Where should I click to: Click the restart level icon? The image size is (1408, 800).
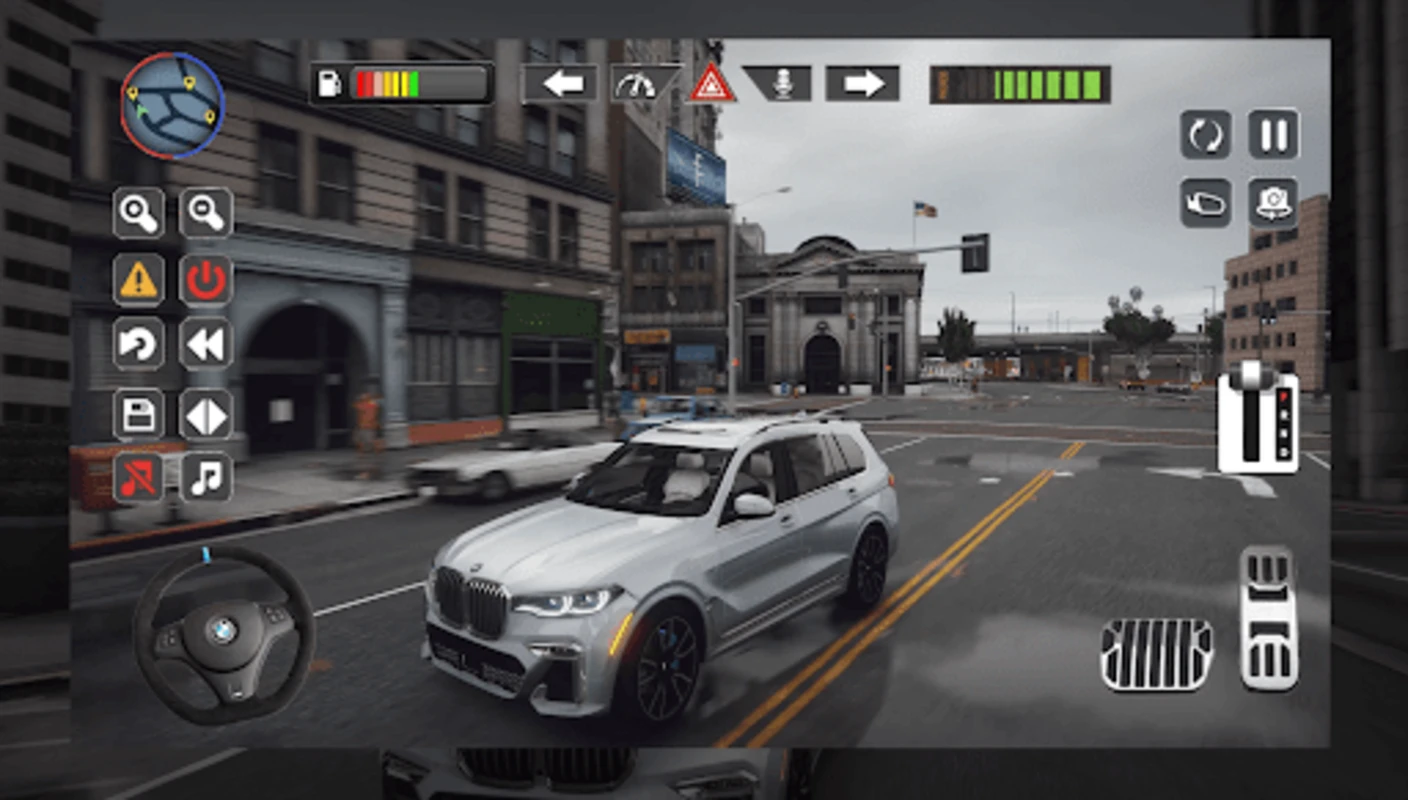click(x=1204, y=135)
